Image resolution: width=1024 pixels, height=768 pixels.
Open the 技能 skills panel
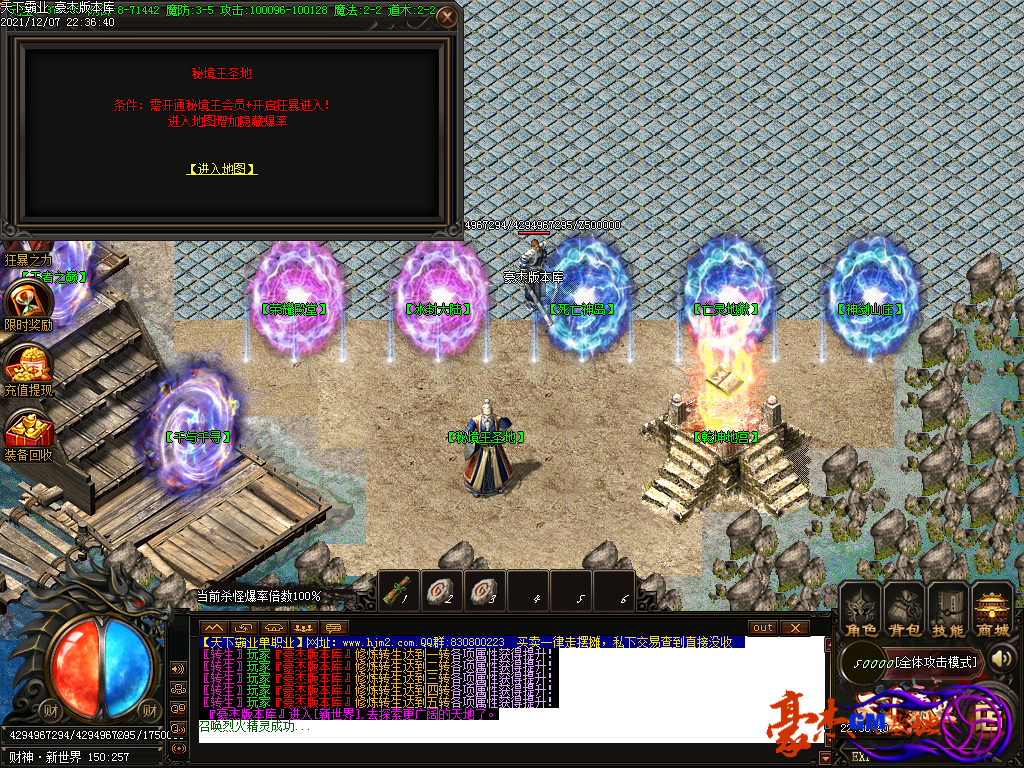click(x=948, y=612)
